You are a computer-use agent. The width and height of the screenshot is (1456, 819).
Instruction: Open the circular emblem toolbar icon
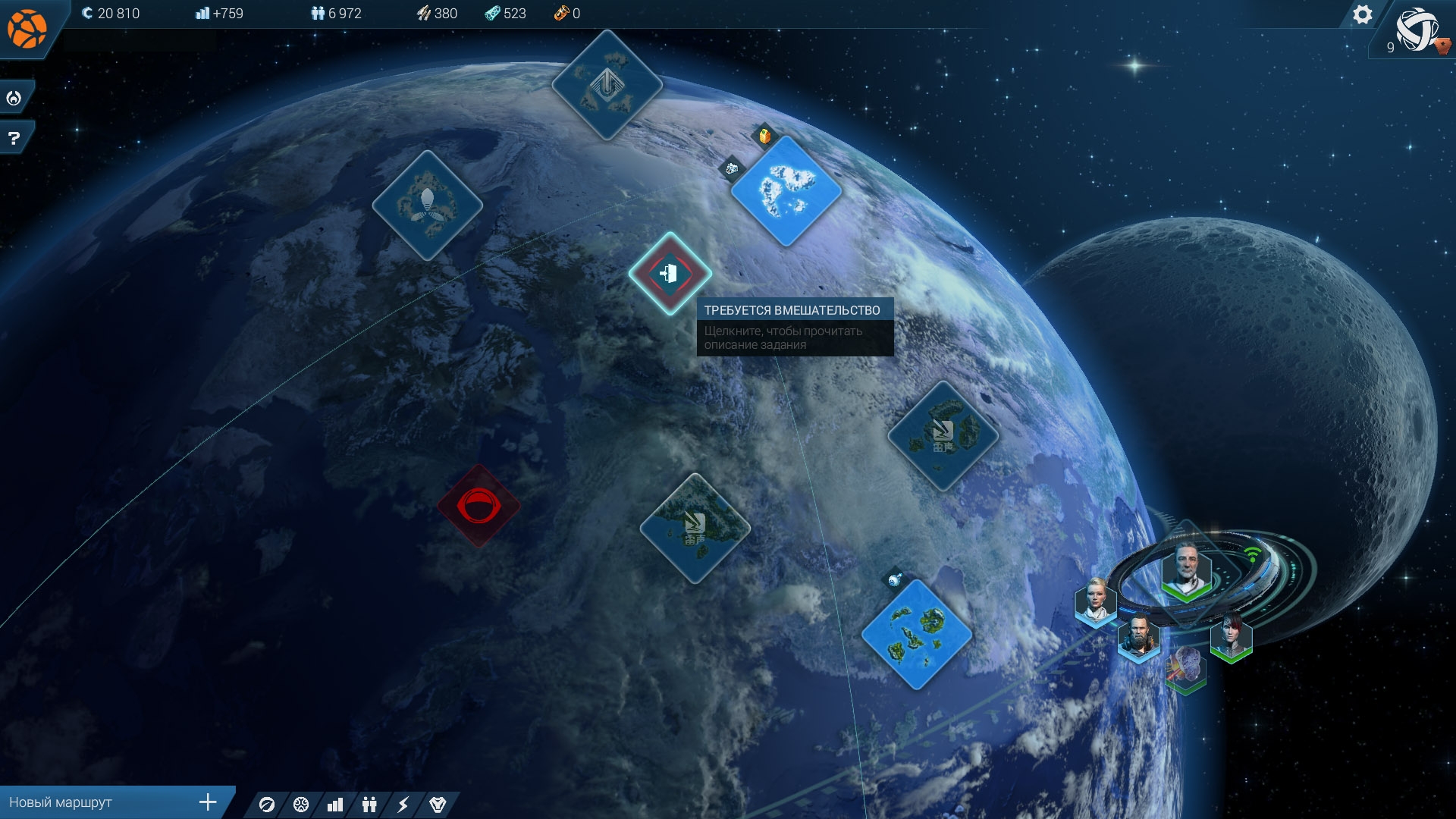[x=301, y=805]
